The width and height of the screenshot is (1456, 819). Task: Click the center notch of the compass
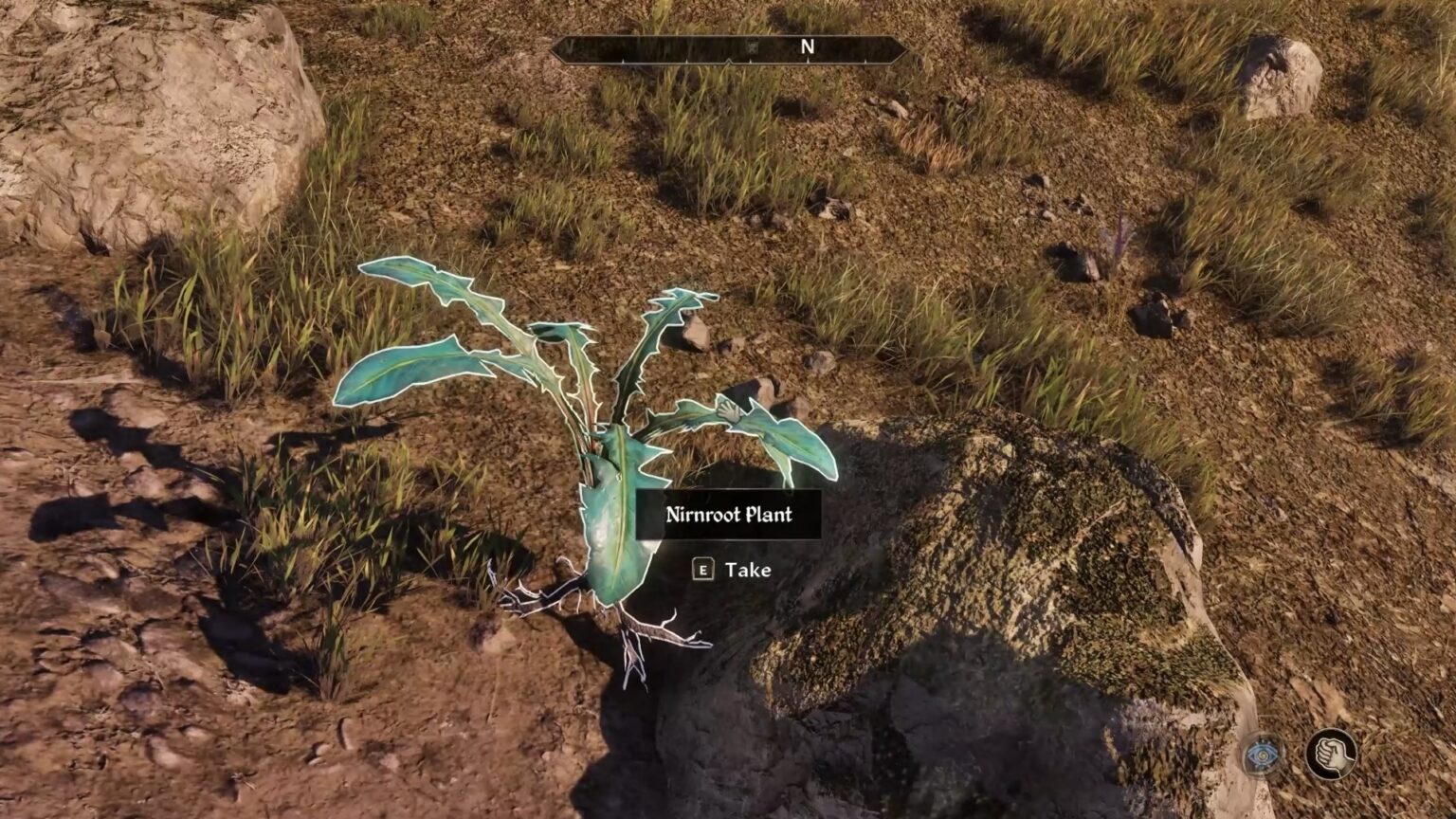click(730, 60)
